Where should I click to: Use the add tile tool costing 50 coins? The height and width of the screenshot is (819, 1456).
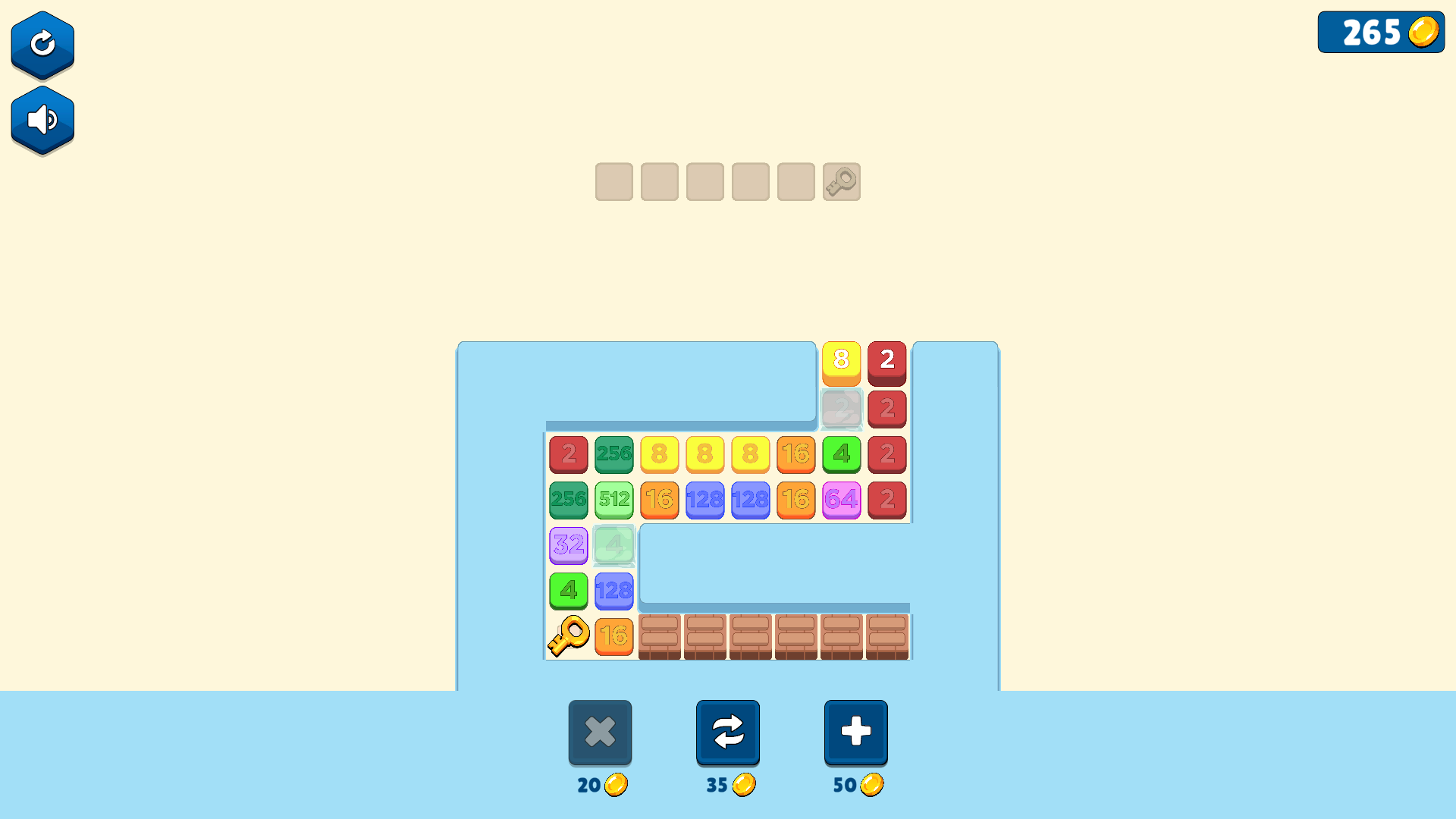point(855,732)
